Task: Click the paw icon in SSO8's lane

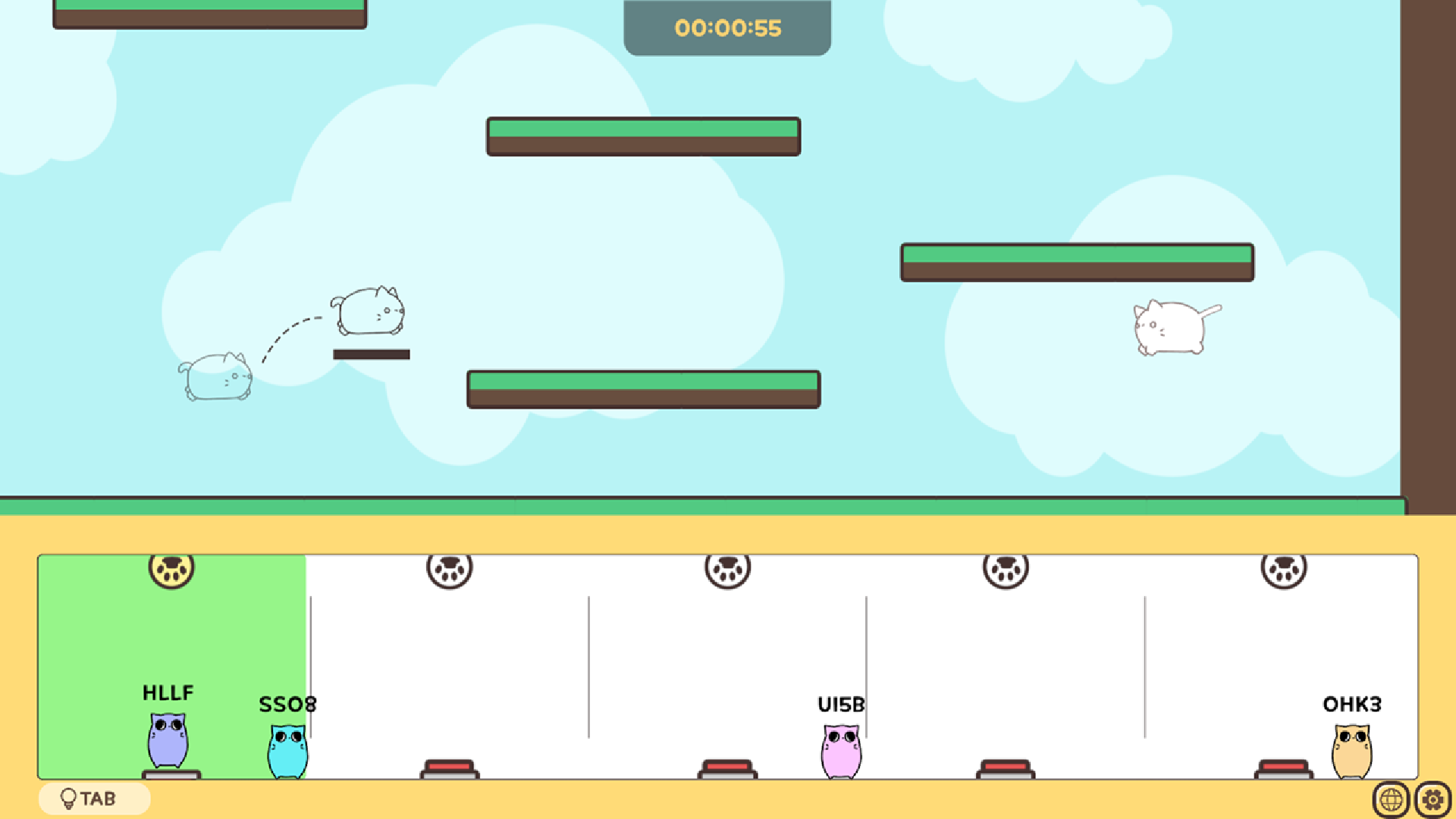Action: pos(449,571)
